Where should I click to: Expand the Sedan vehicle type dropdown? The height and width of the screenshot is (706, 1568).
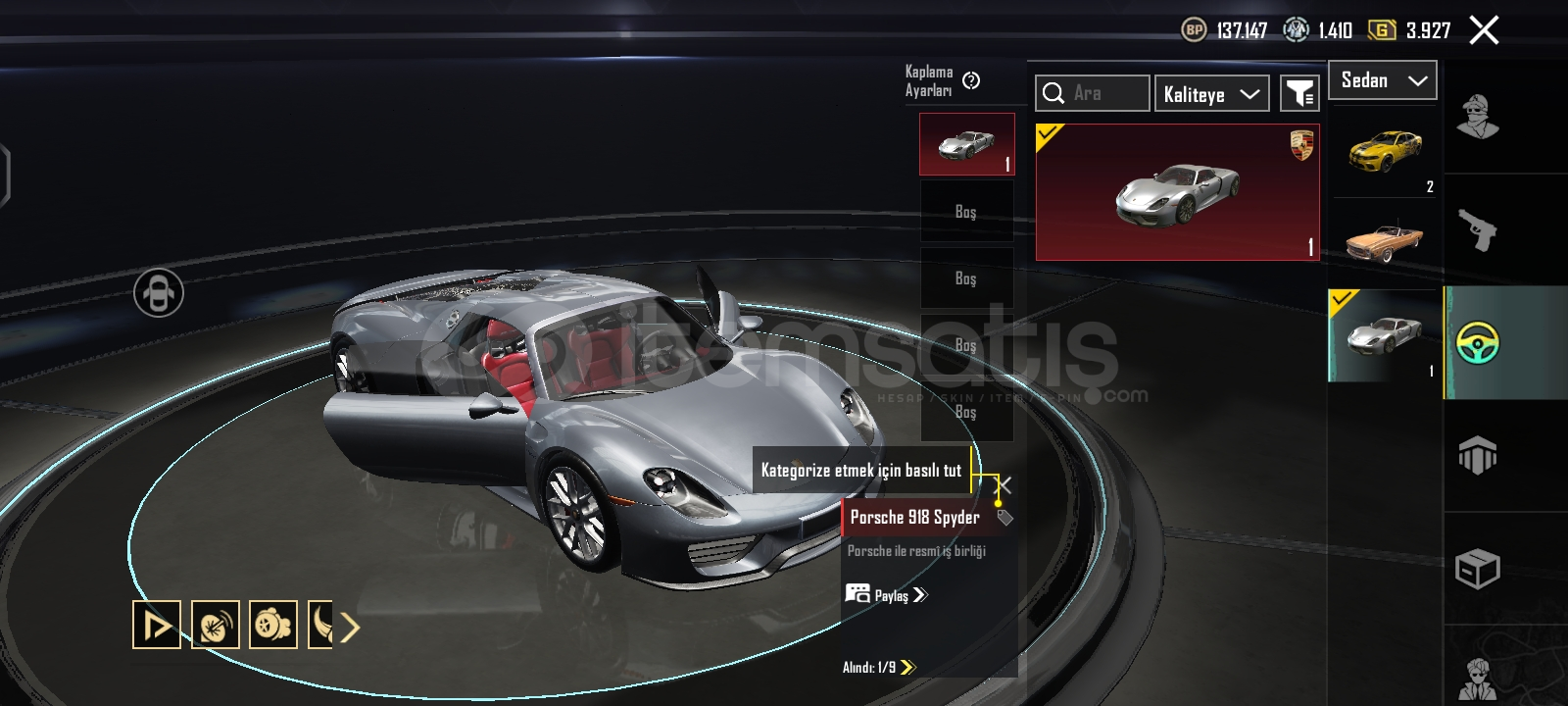(1382, 80)
